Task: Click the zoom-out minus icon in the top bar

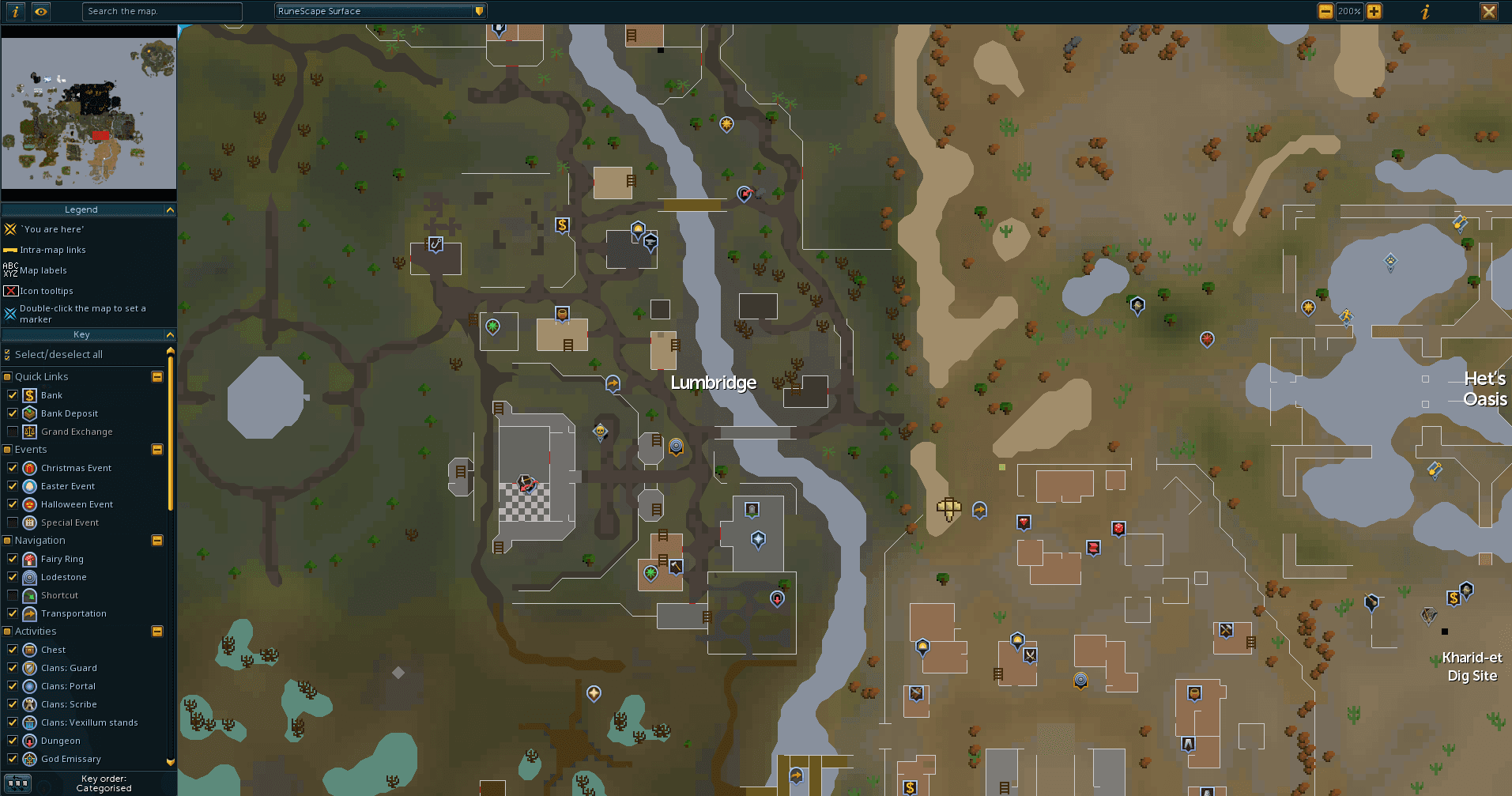Action: pos(1325,11)
